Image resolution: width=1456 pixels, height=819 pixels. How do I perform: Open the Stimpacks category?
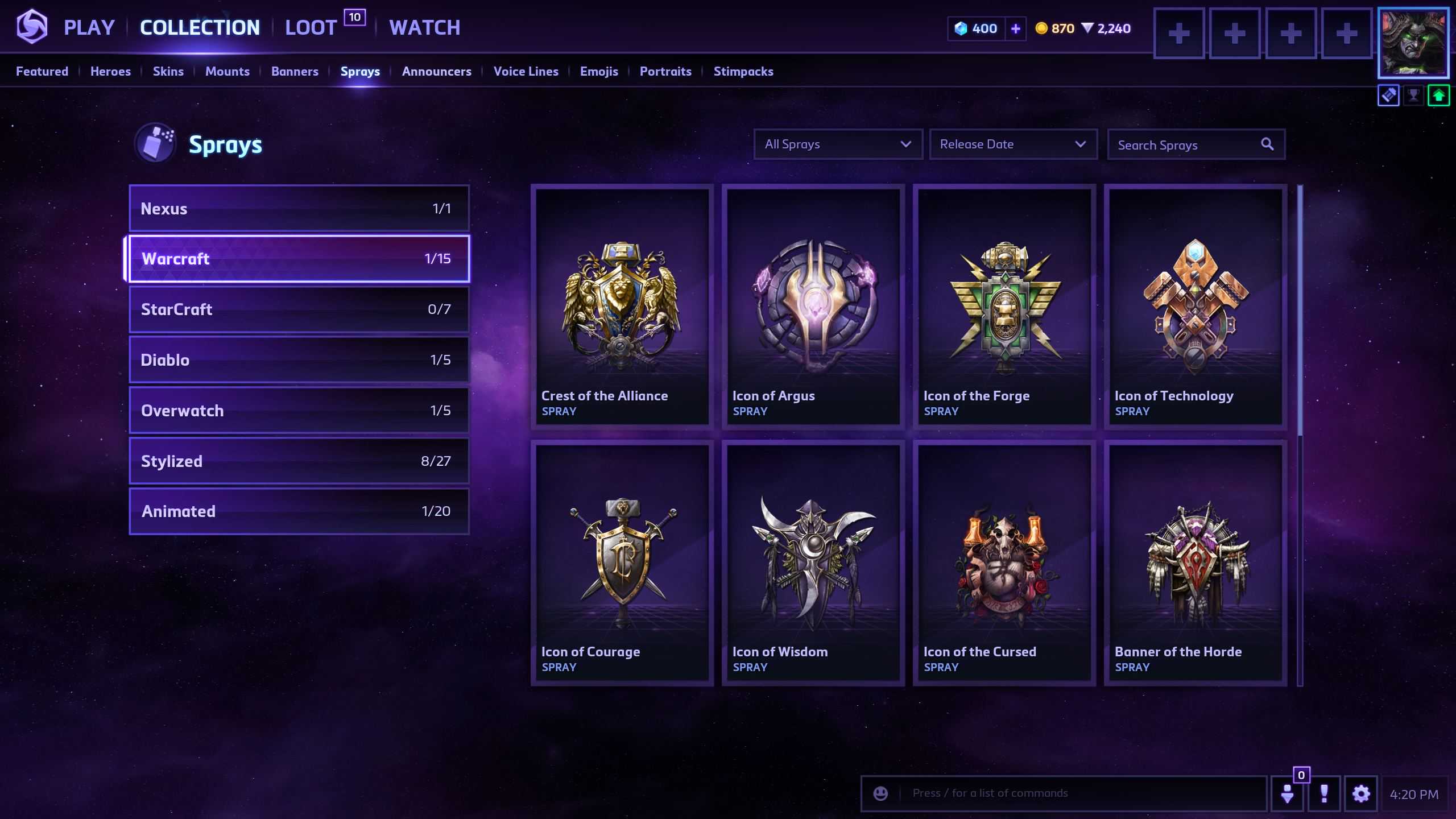coord(743,71)
